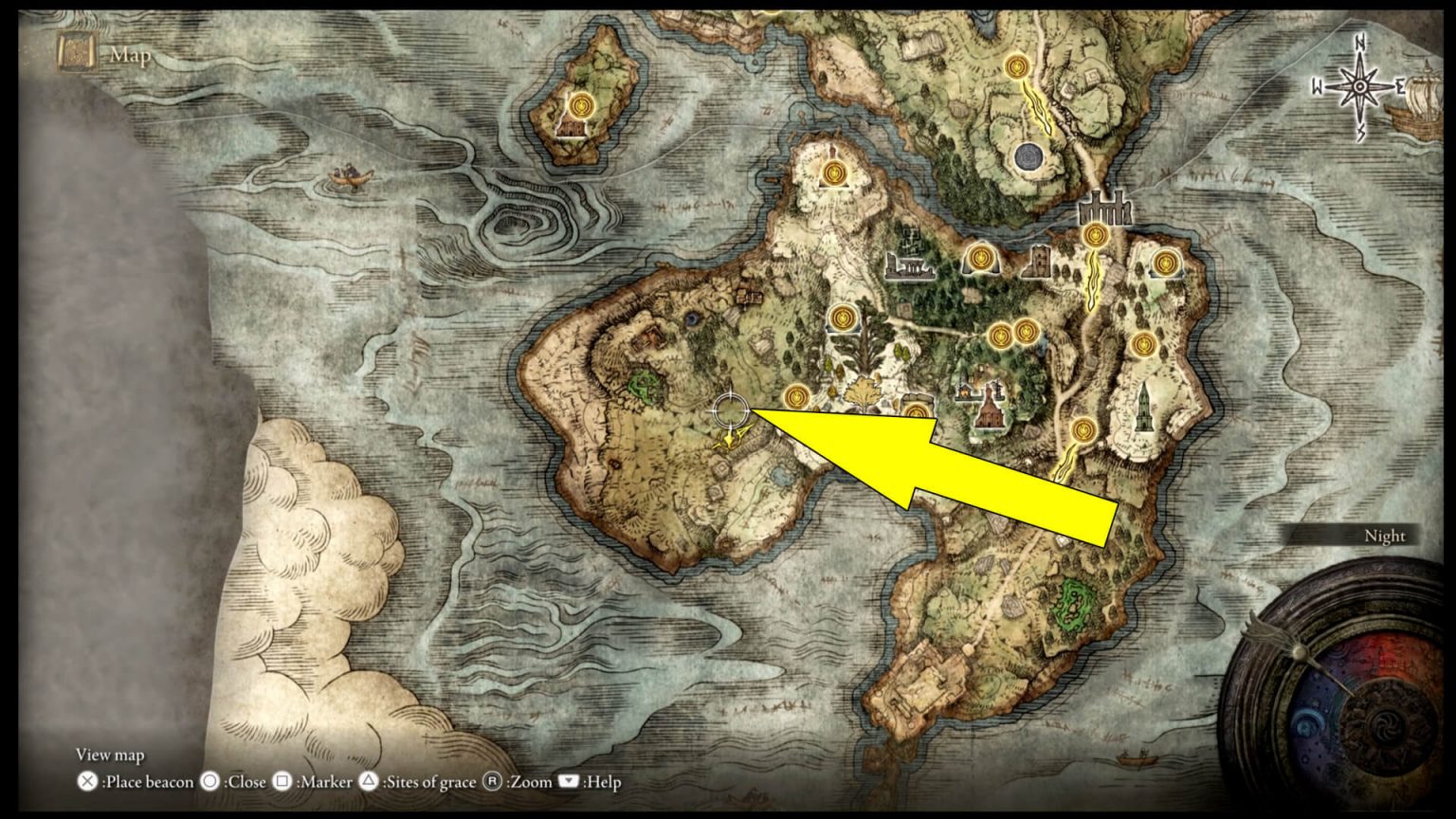Viewport: 1456px width, 819px height.
Task: Close the map with the O button
Action: pyautogui.click(x=210, y=783)
